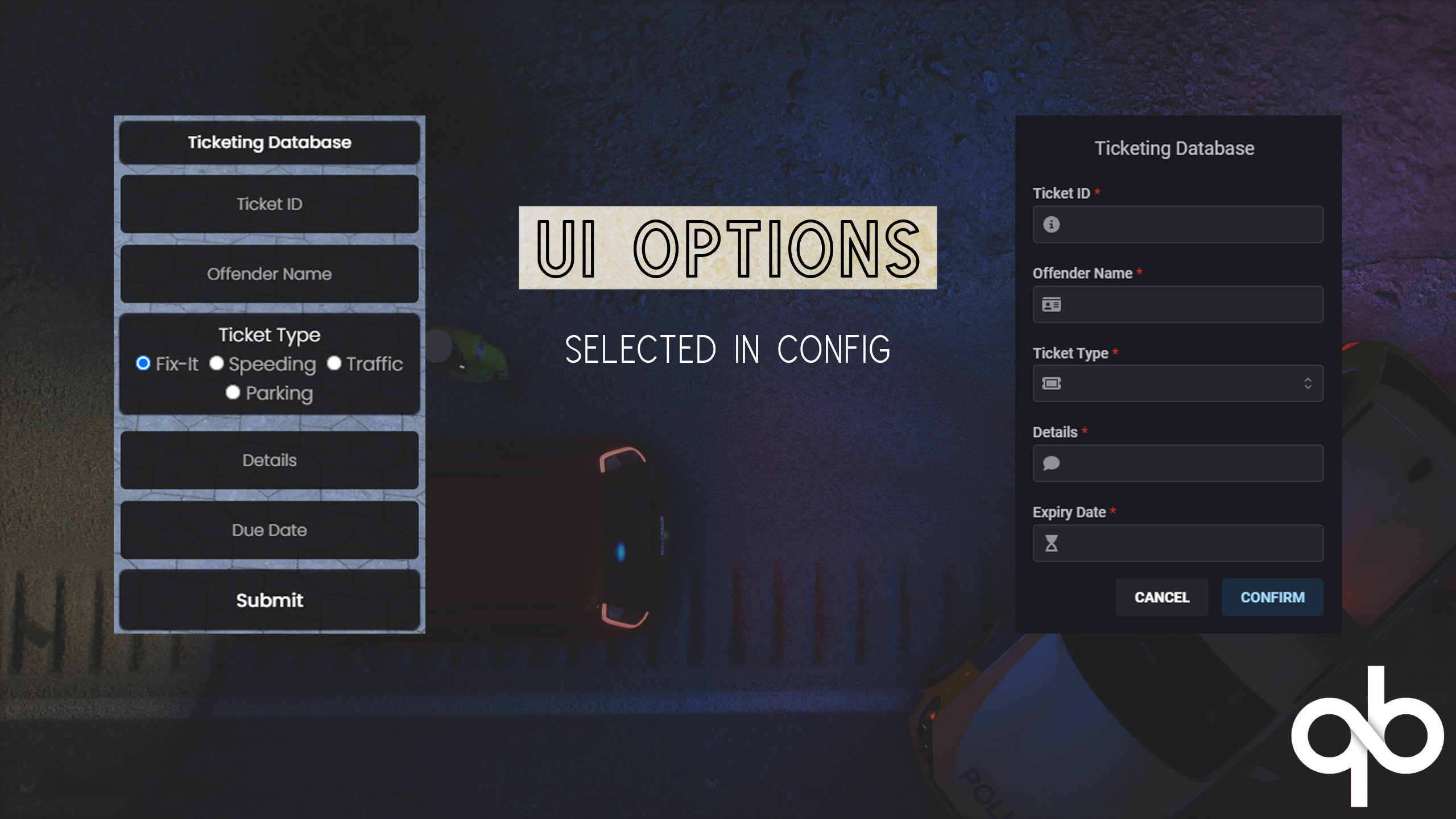Submit the ticket form

(x=269, y=601)
